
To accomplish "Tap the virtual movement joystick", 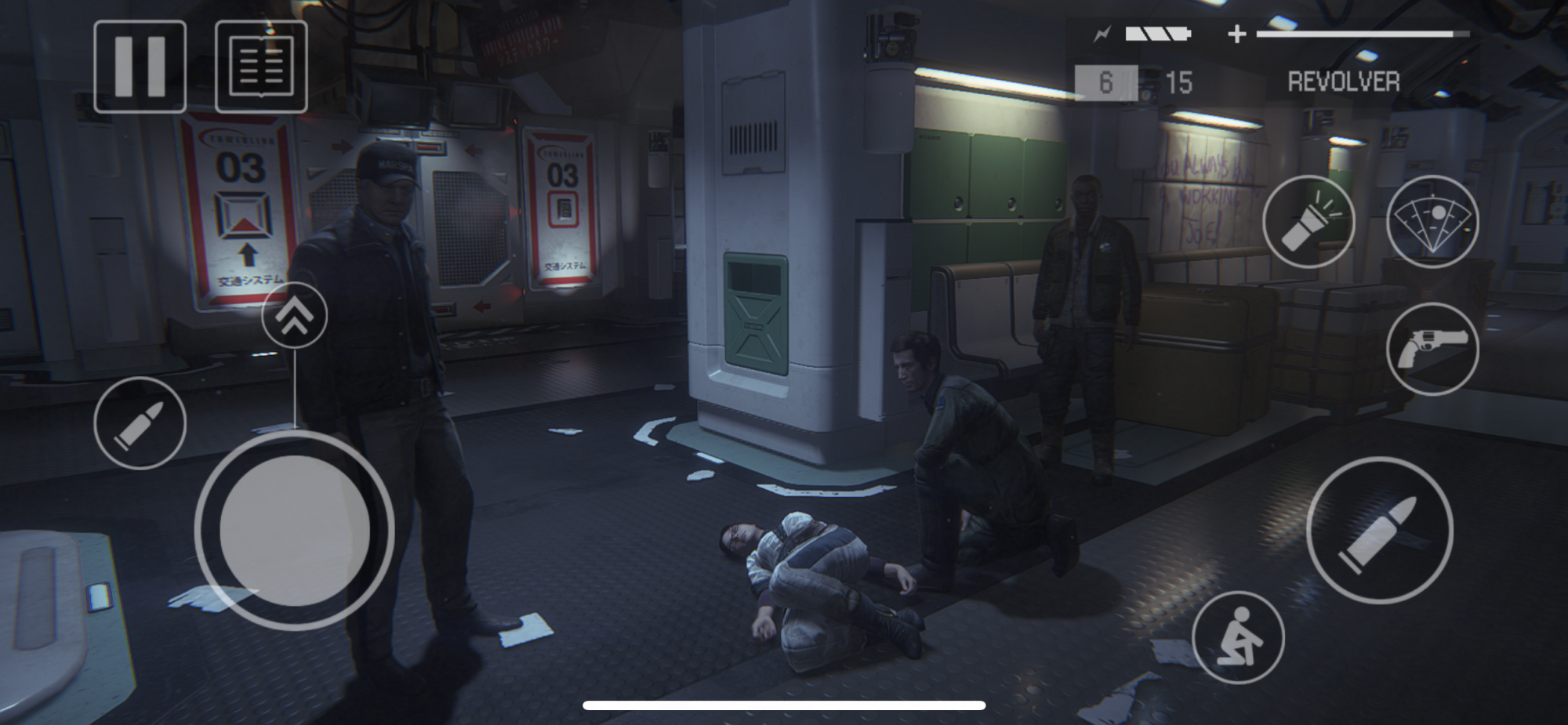I will 295,531.
